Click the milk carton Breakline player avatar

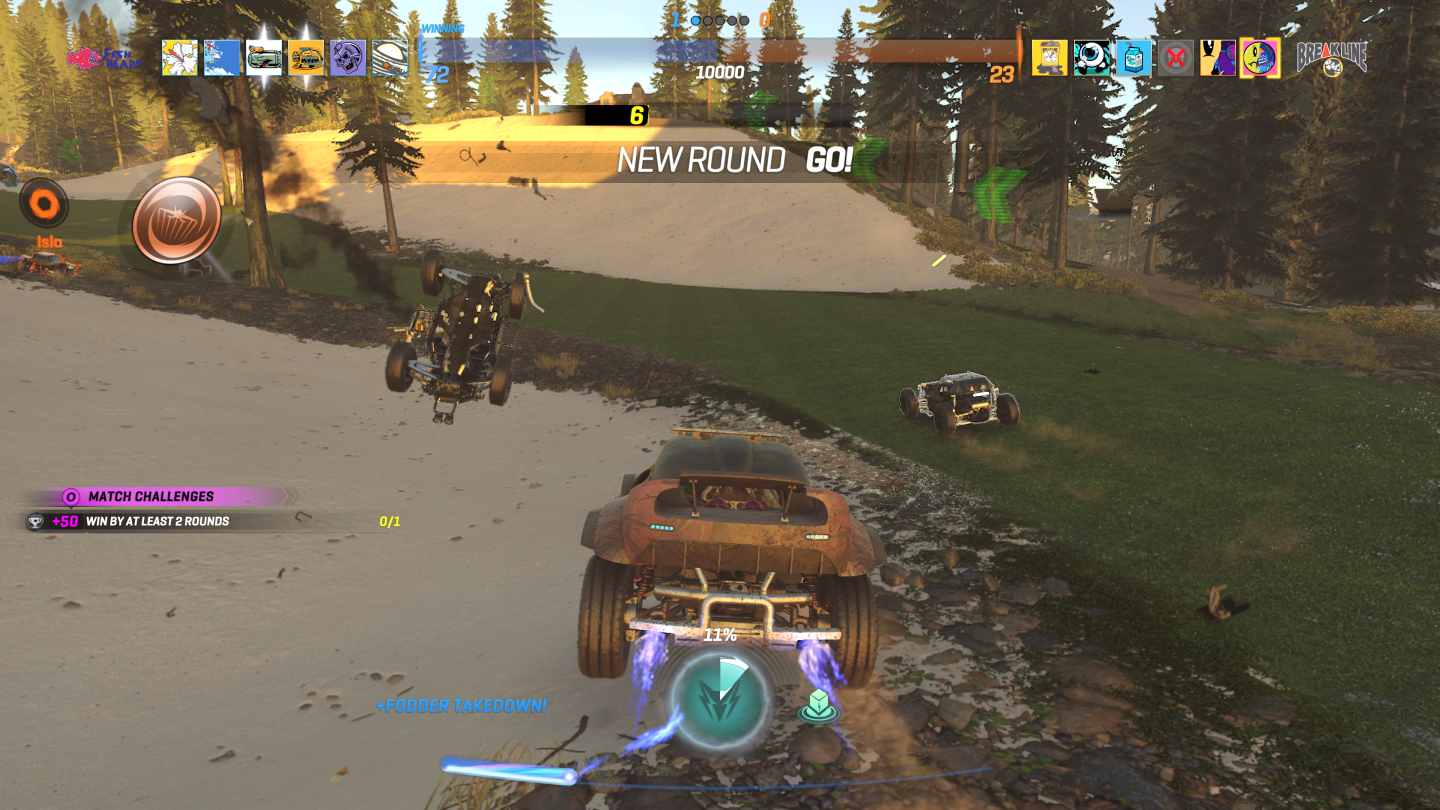pyautogui.click(x=1134, y=58)
